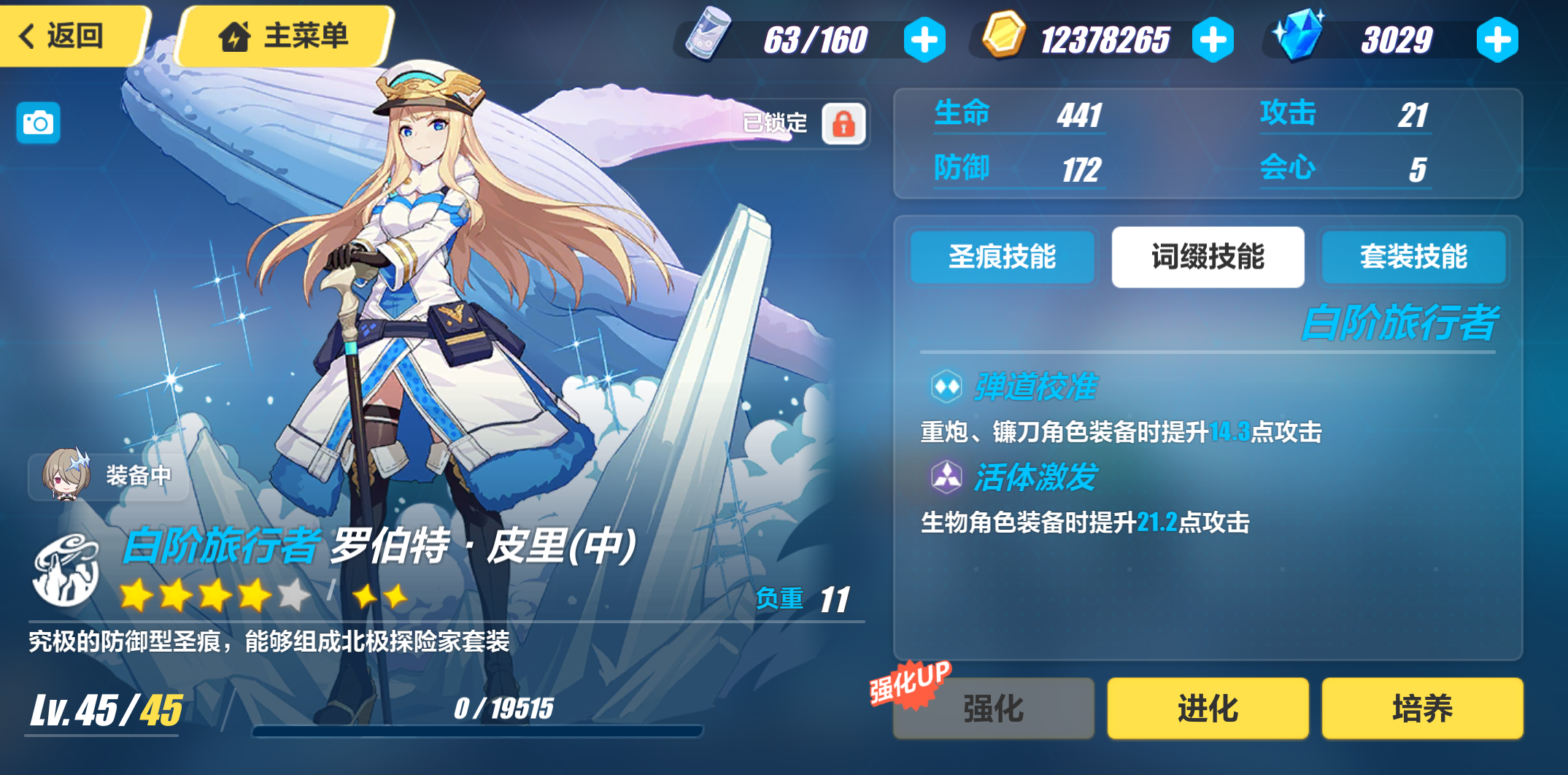Toggle equip status via 装备中 avatar

click(66, 475)
